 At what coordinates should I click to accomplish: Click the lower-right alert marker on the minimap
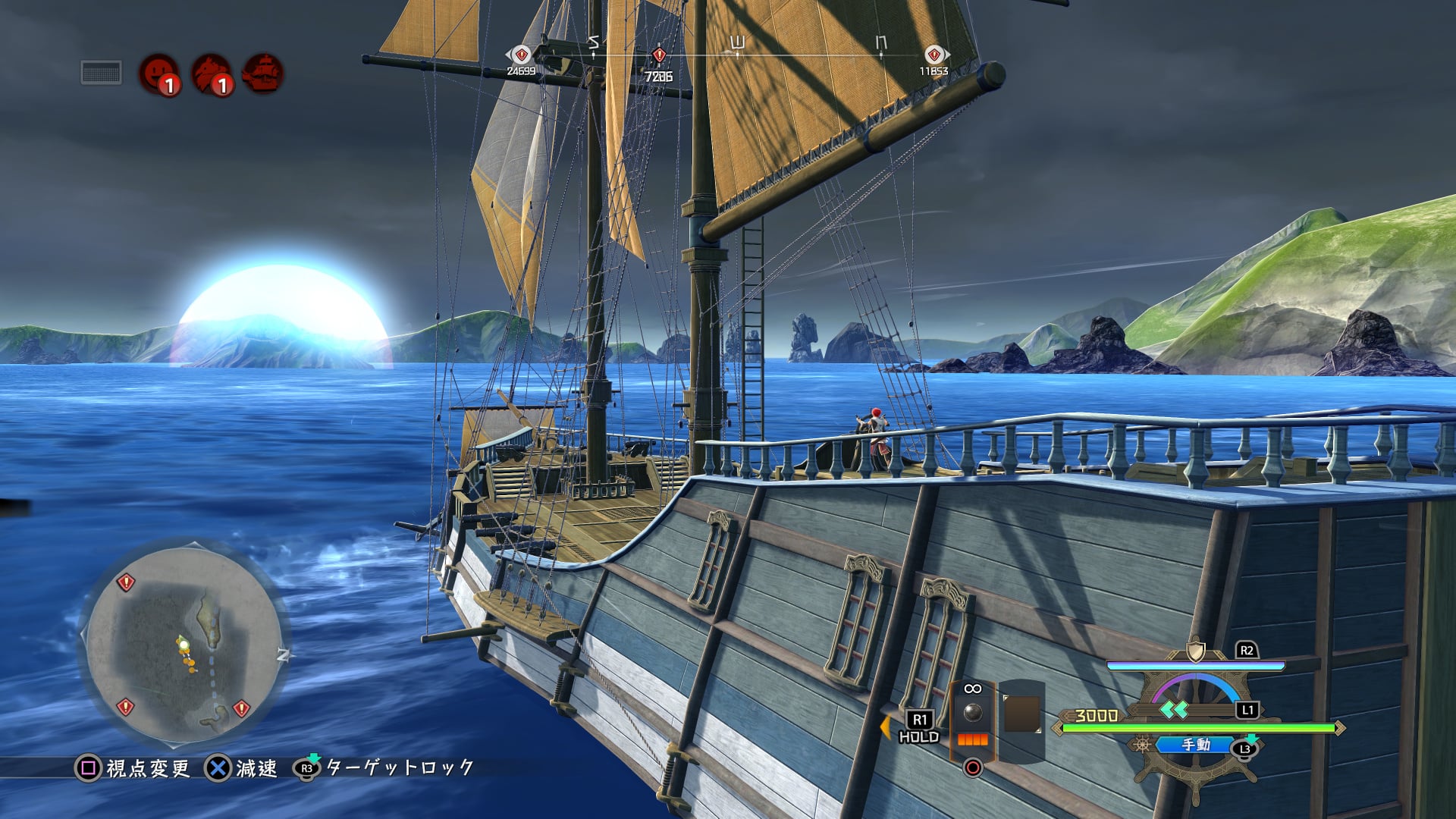point(241,708)
